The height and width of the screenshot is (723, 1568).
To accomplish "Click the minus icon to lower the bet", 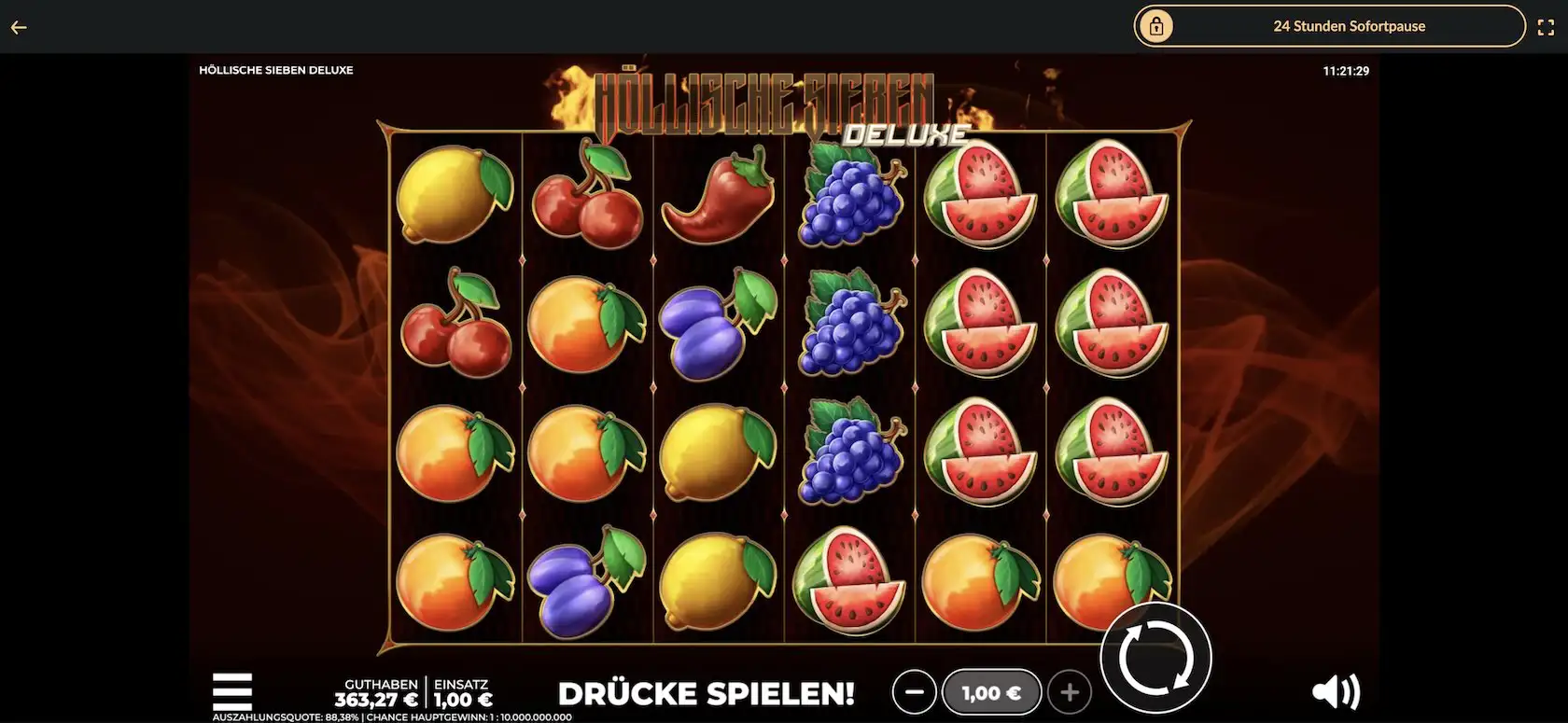I will tap(915, 692).
